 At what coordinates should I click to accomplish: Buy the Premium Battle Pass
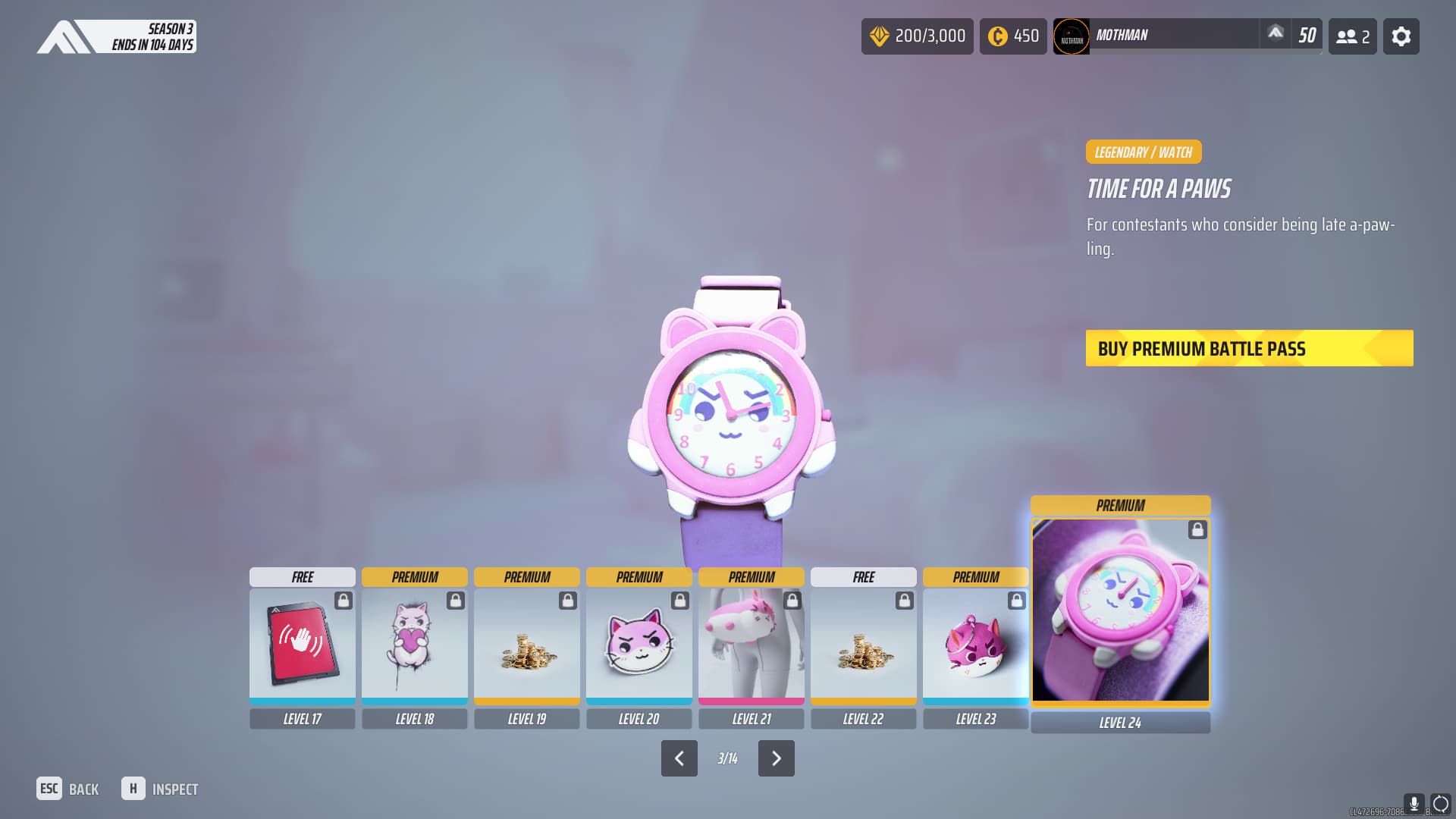(x=1249, y=348)
